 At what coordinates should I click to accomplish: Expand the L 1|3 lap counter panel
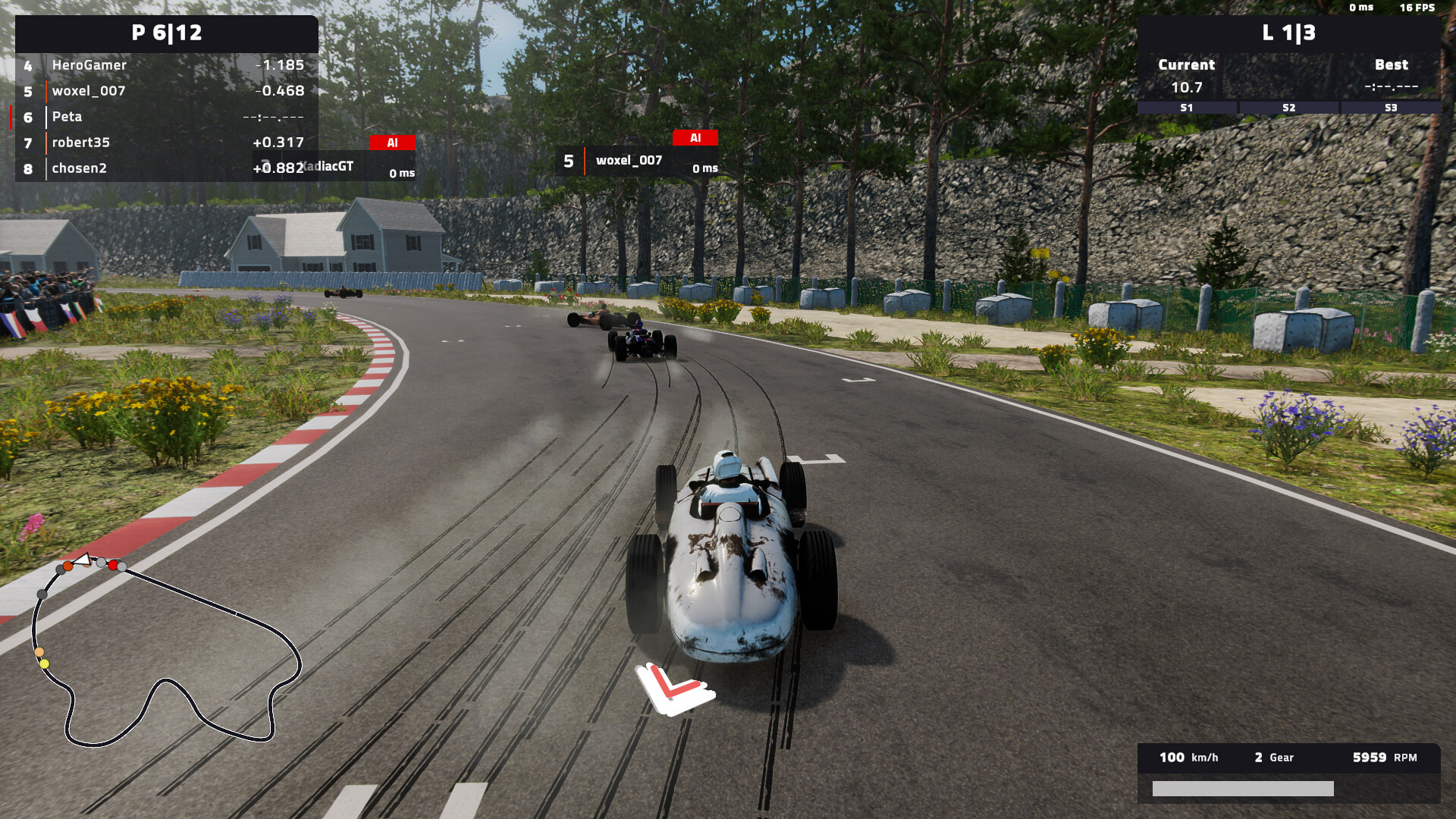pos(1288,33)
